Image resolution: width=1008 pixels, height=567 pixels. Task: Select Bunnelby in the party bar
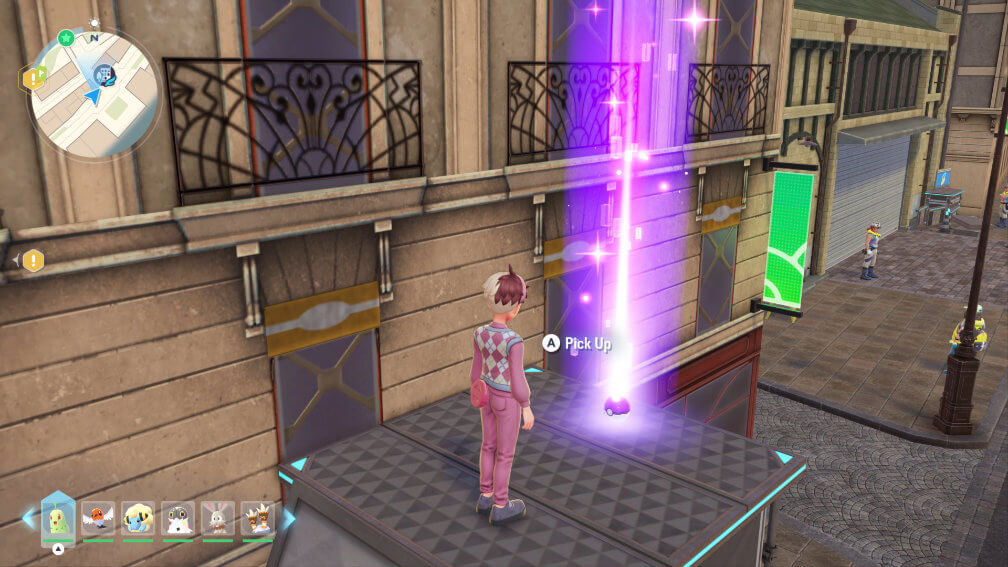pyautogui.click(x=218, y=518)
